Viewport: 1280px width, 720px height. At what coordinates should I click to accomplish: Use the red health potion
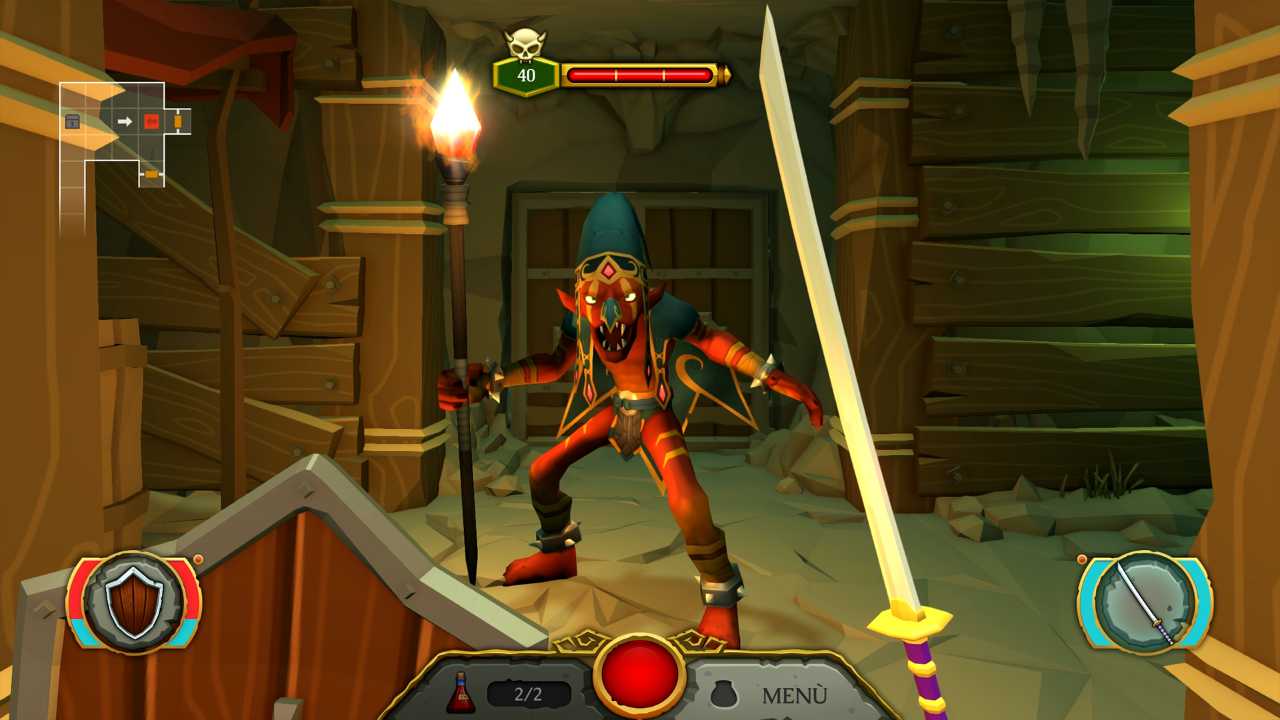tap(461, 693)
